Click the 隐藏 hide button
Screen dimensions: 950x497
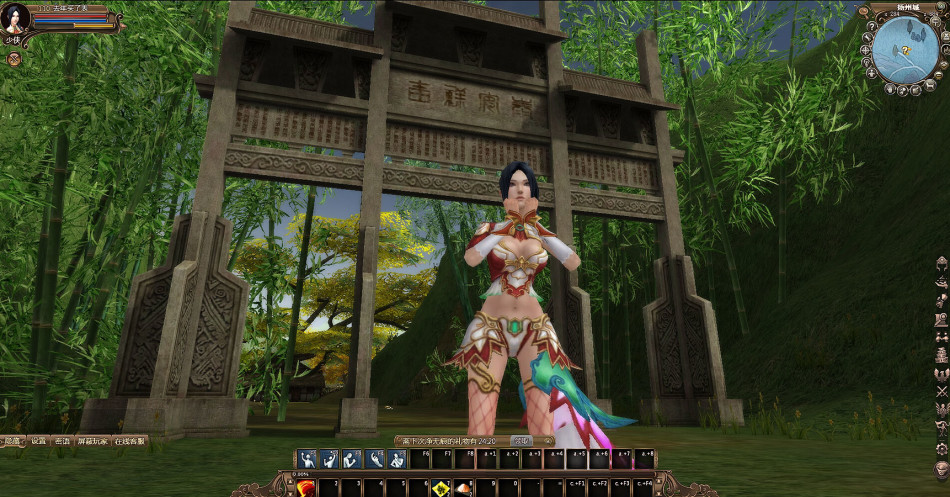(x=11, y=441)
